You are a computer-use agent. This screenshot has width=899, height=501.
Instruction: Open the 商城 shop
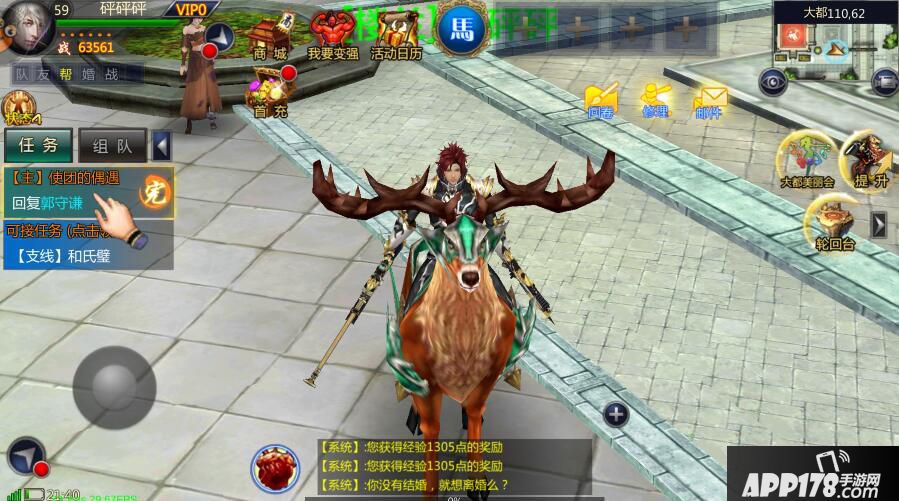(269, 36)
